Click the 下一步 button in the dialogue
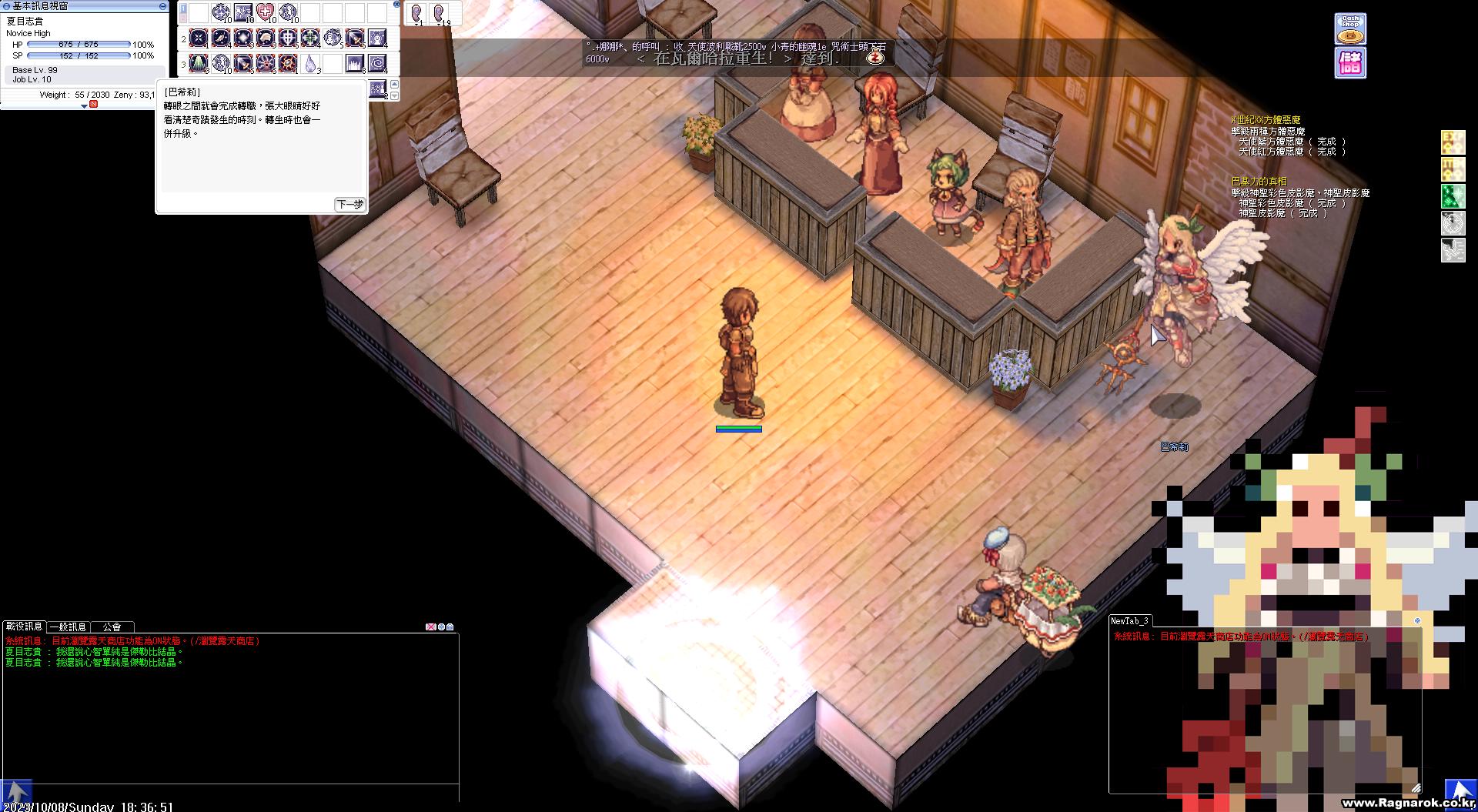The image size is (1478, 812). click(x=349, y=204)
